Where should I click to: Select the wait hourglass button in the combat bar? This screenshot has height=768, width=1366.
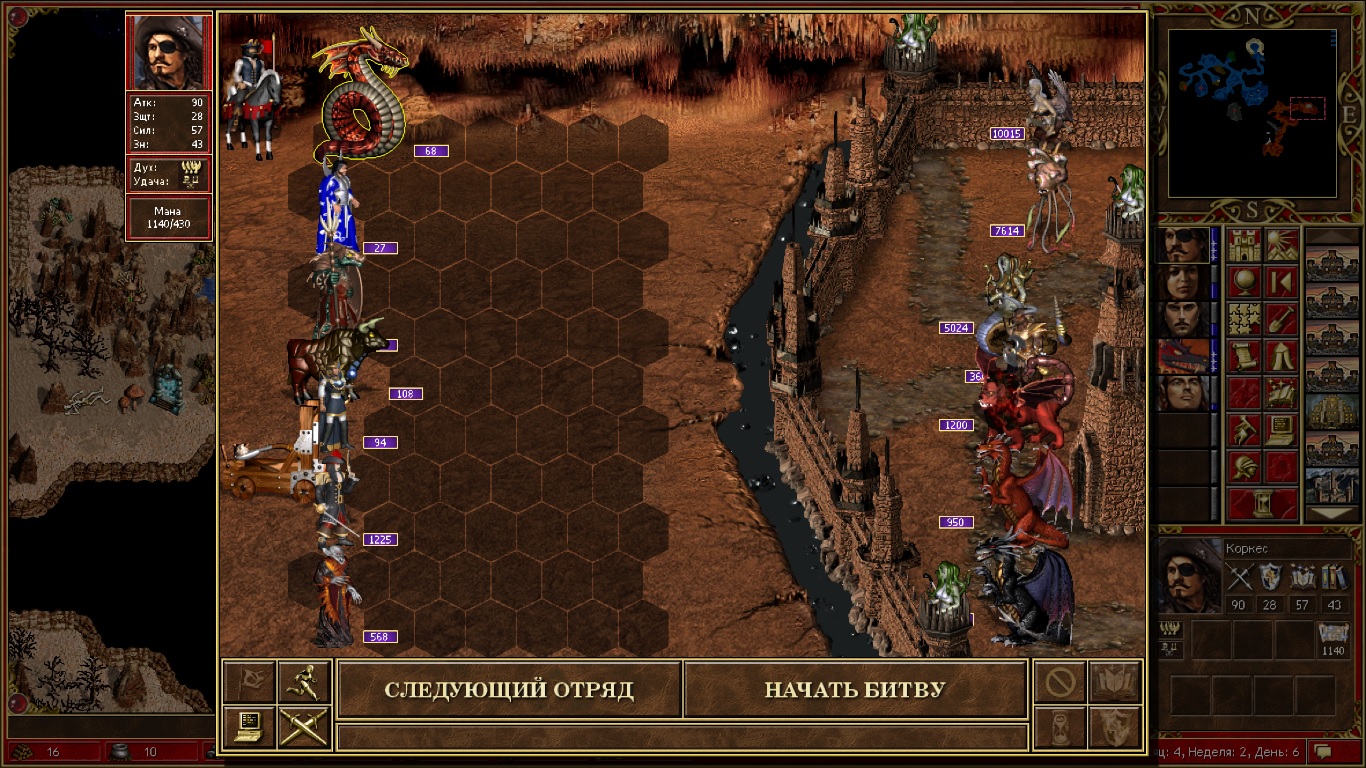coord(1059,726)
